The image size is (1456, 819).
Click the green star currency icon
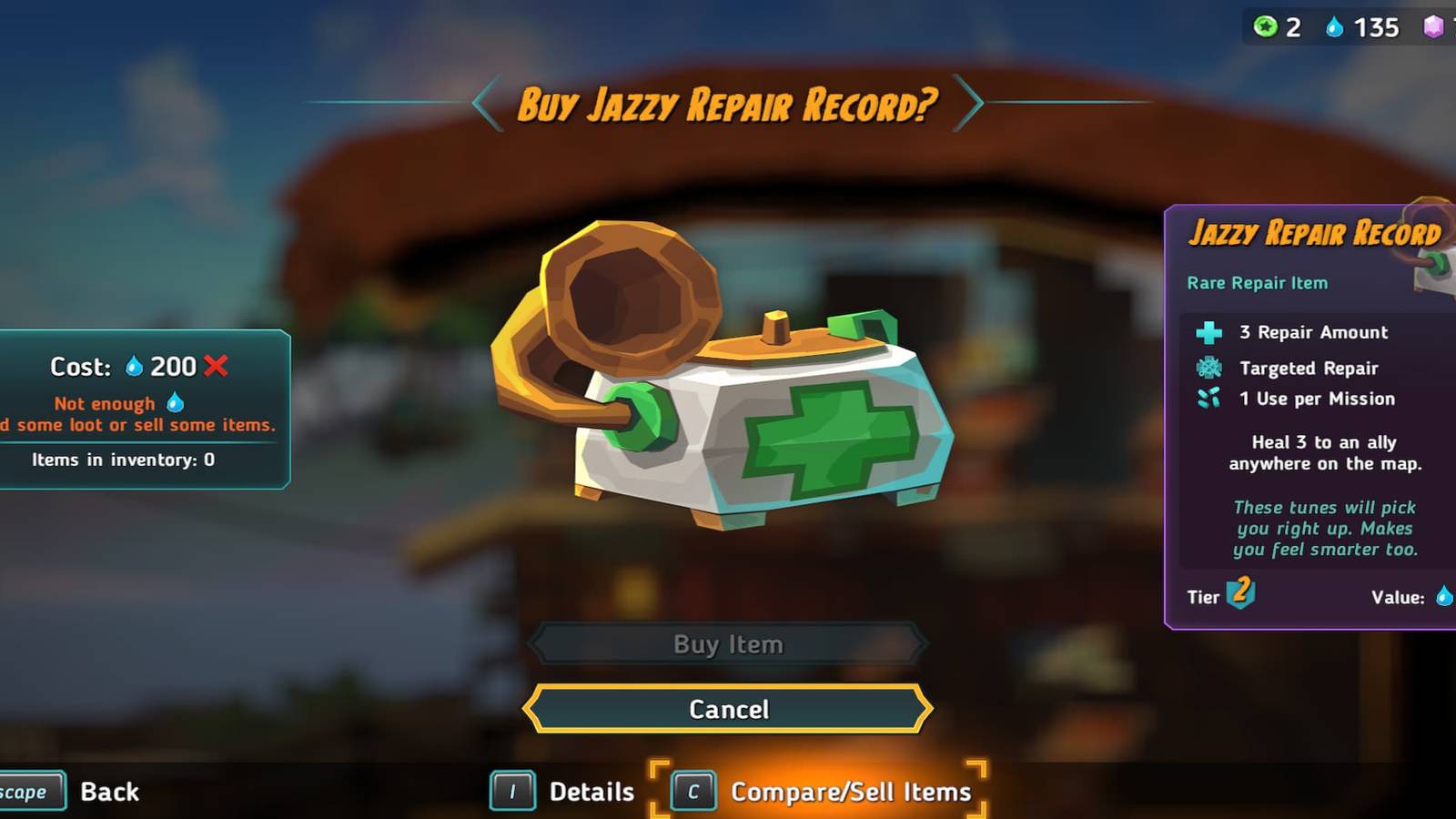(x=1265, y=27)
